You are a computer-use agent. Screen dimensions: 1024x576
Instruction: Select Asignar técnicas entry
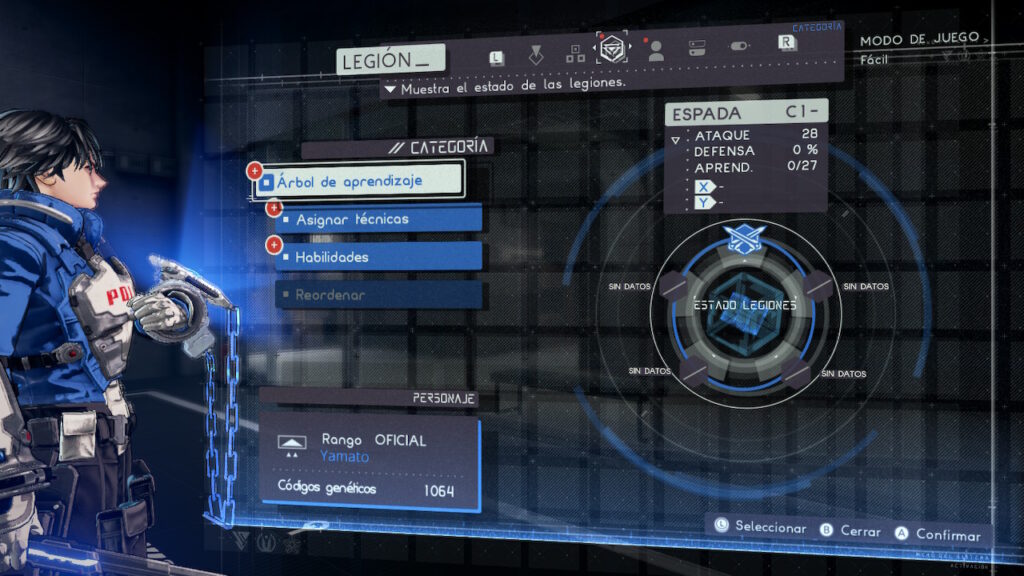379,218
